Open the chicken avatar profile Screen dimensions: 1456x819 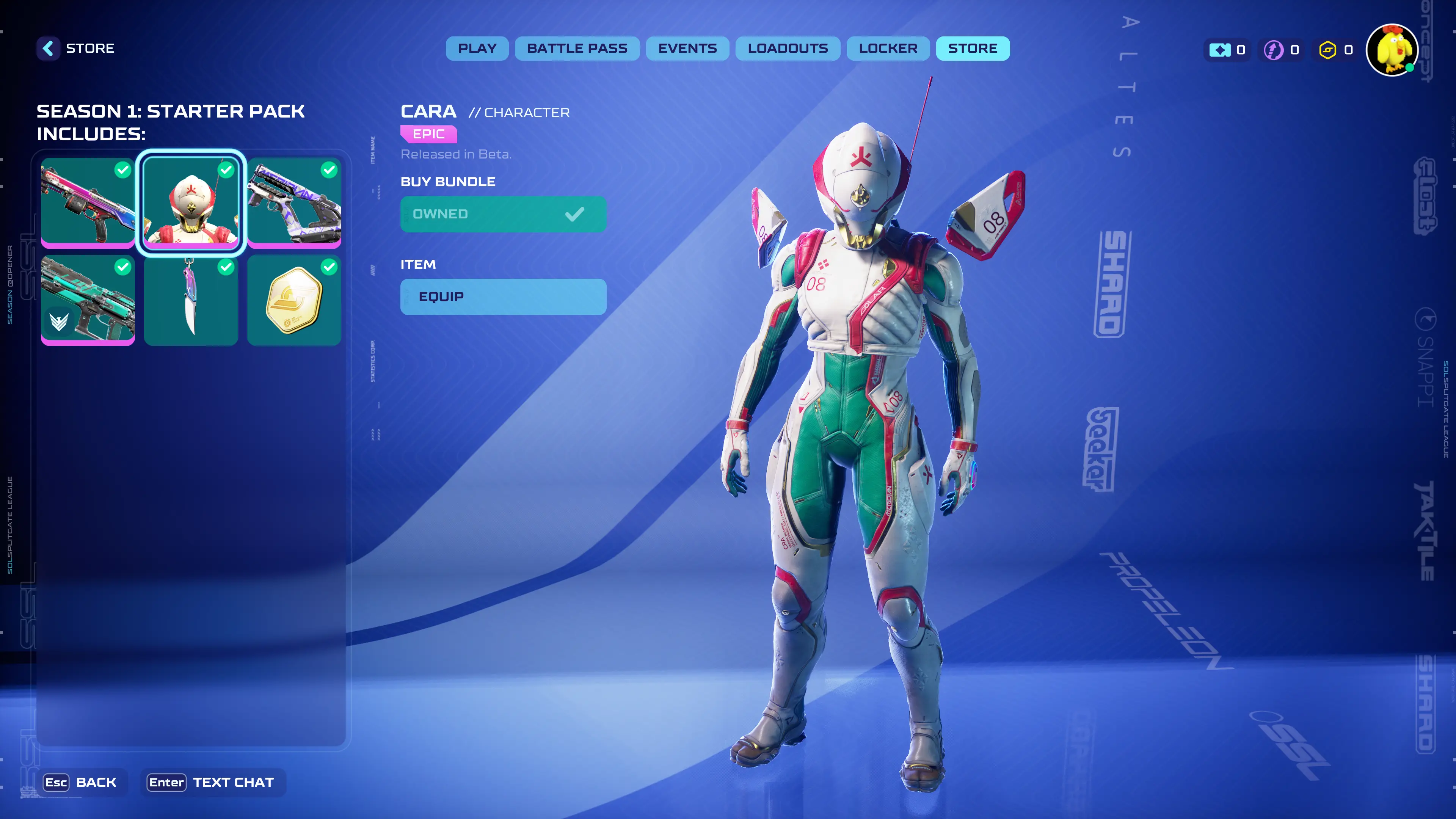click(1392, 50)
